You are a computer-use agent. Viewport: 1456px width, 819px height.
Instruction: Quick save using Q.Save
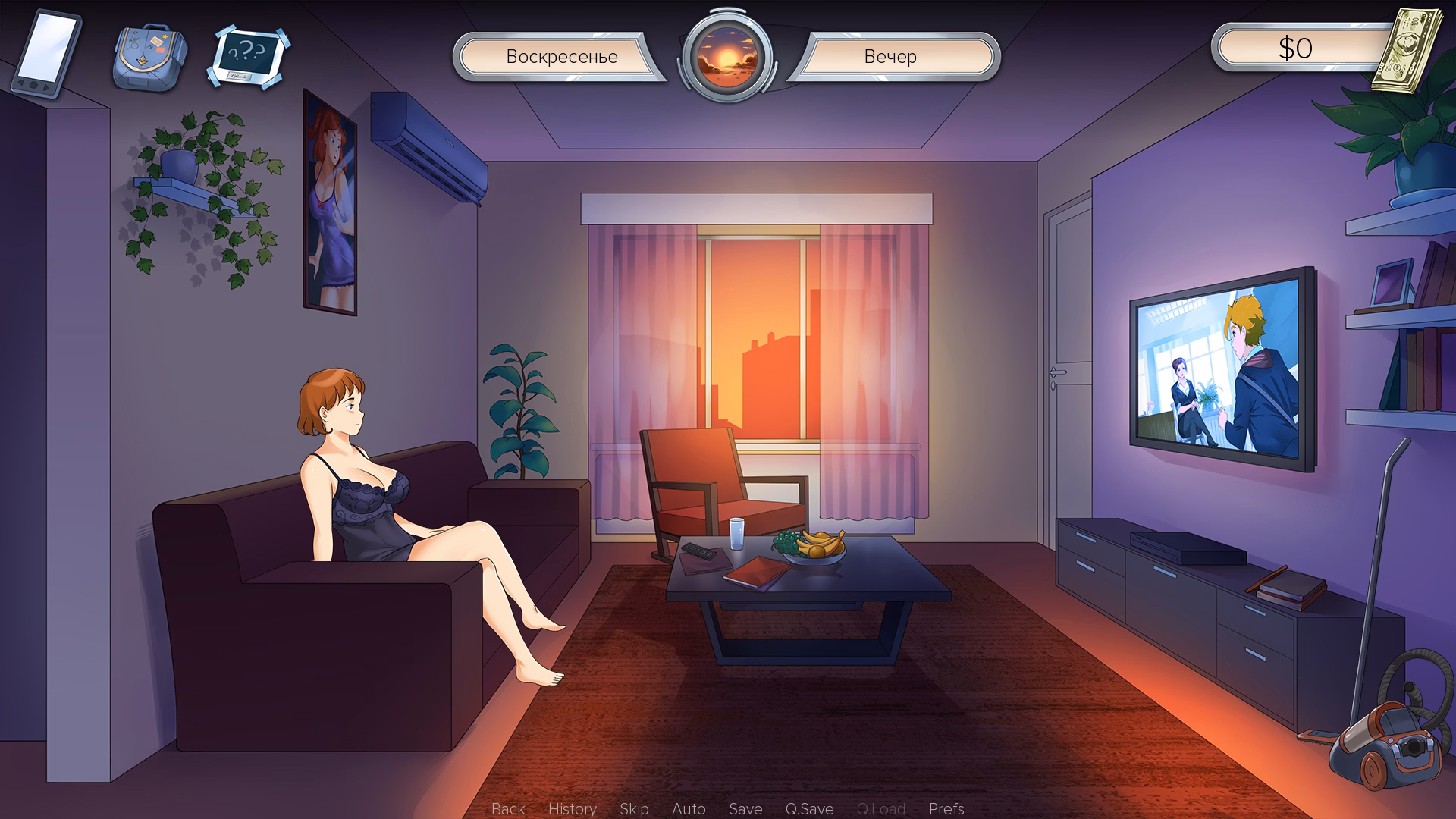pyautogui.click(x=809, y=809)
